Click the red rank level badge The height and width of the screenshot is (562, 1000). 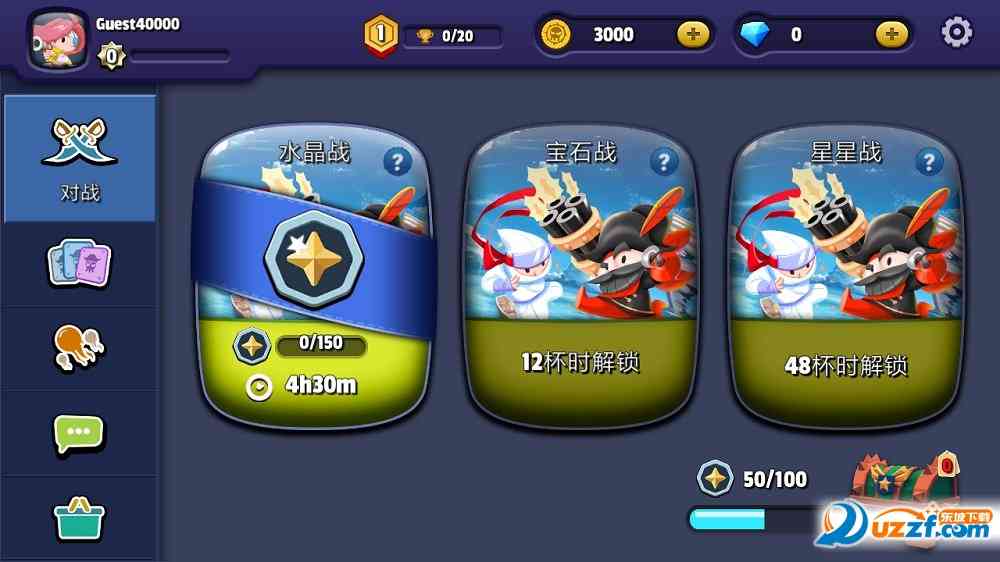pos(380,35)
